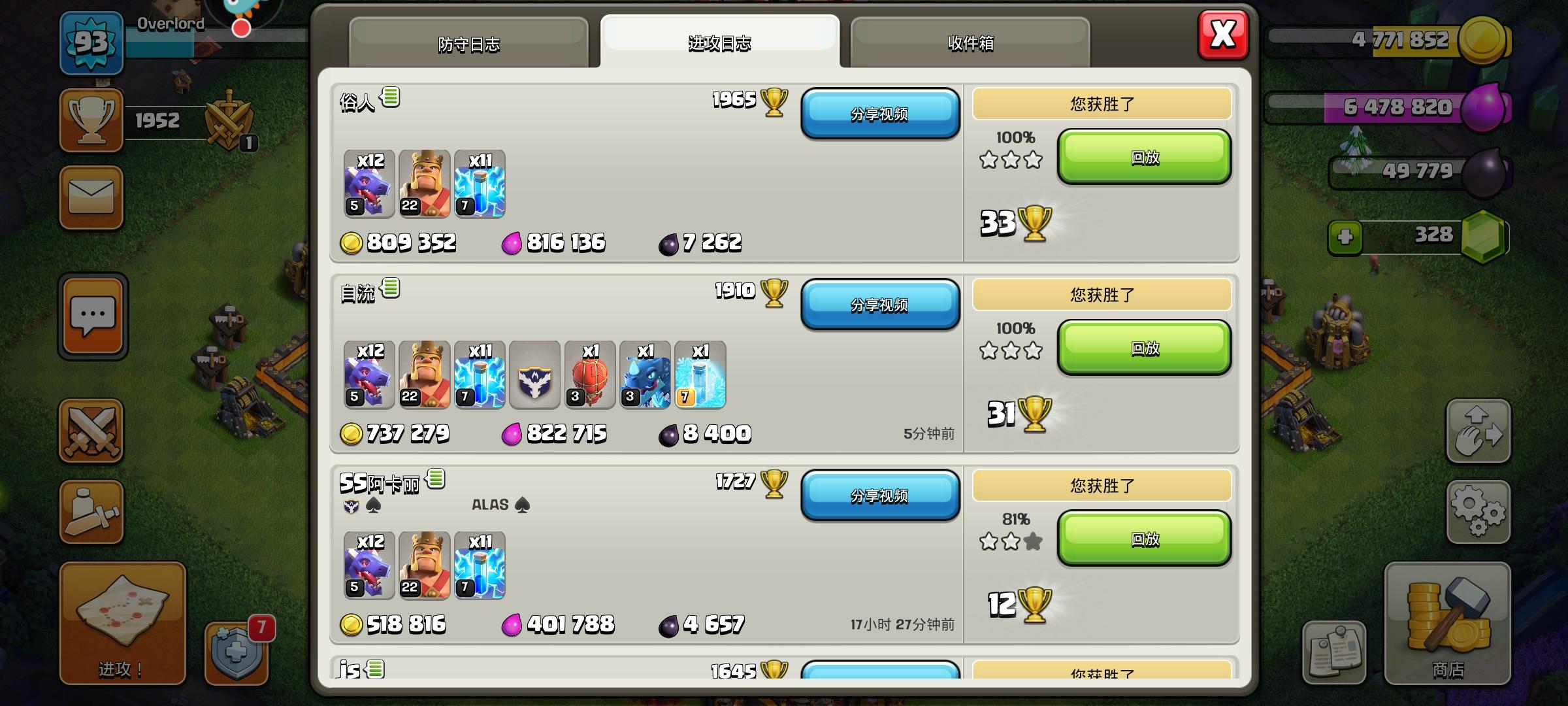Tap the freeze spell x1 icon in 自流's lineup
The image size is (1568, 706).
coord(701,376)
